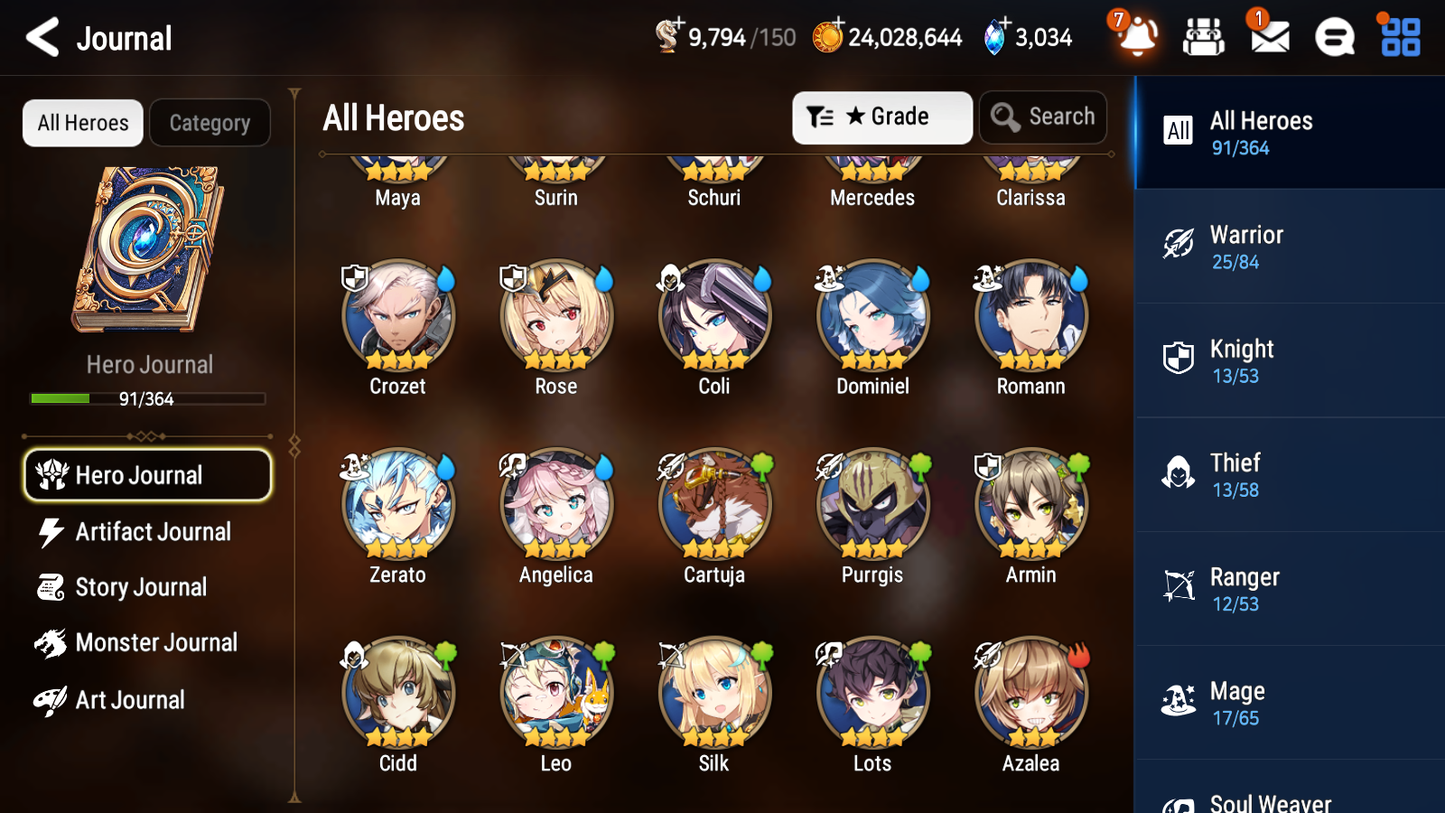Open the inventory bag icon
This screenshot has height=813, width=1445.
pos(1203,37)
